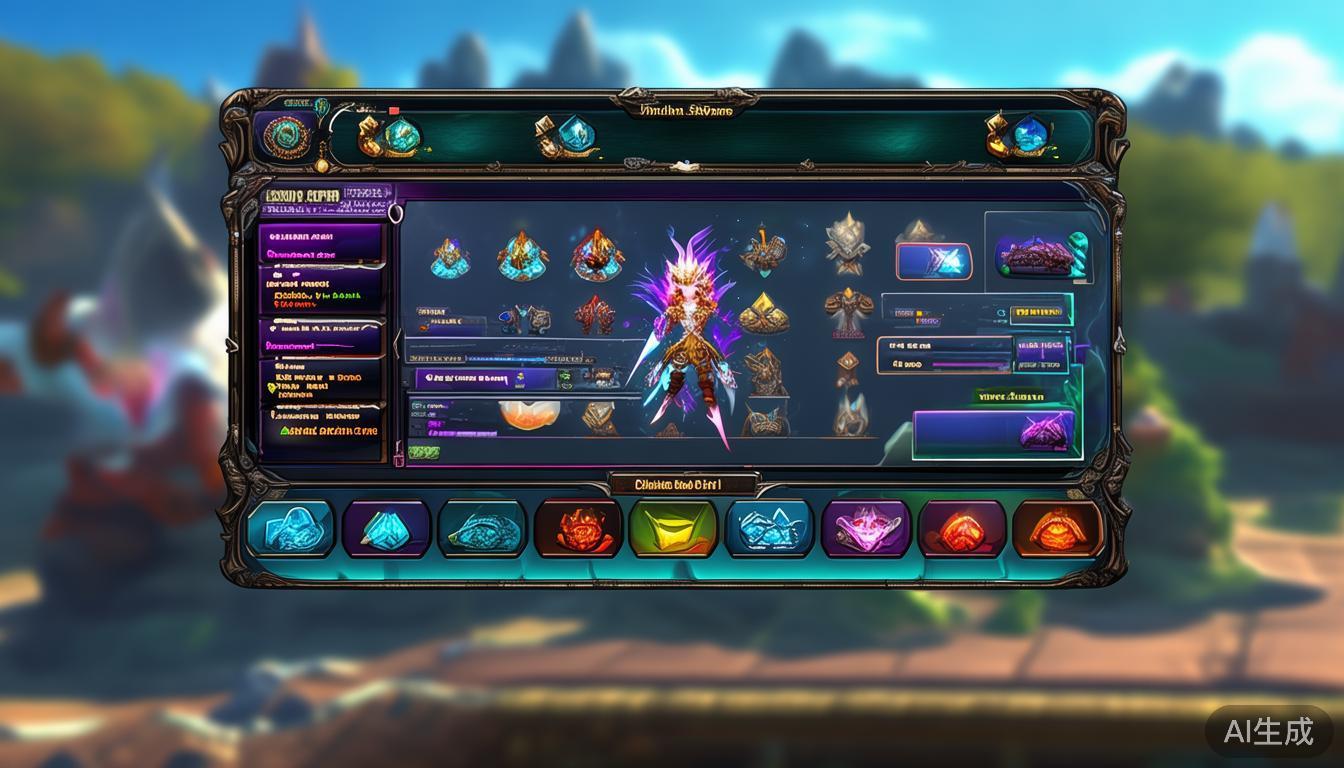
Task: Open the round medallion emblem in top corner
Action: [x=285, y=137]
